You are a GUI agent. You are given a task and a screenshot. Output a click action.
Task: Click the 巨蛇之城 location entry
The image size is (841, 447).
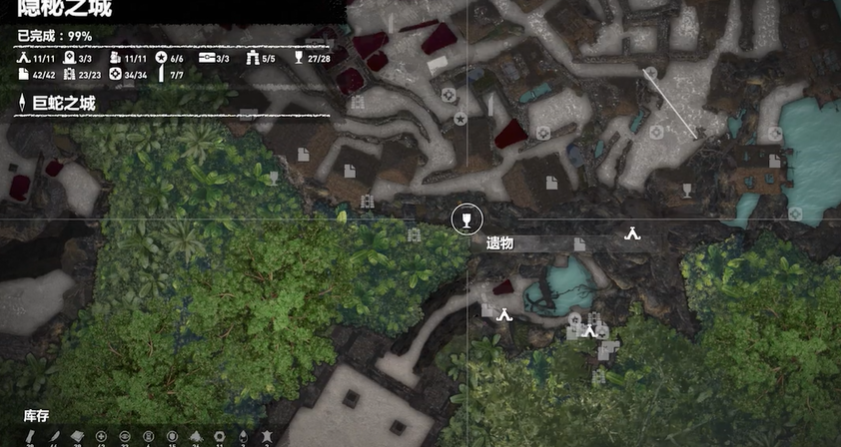[60, 103]
